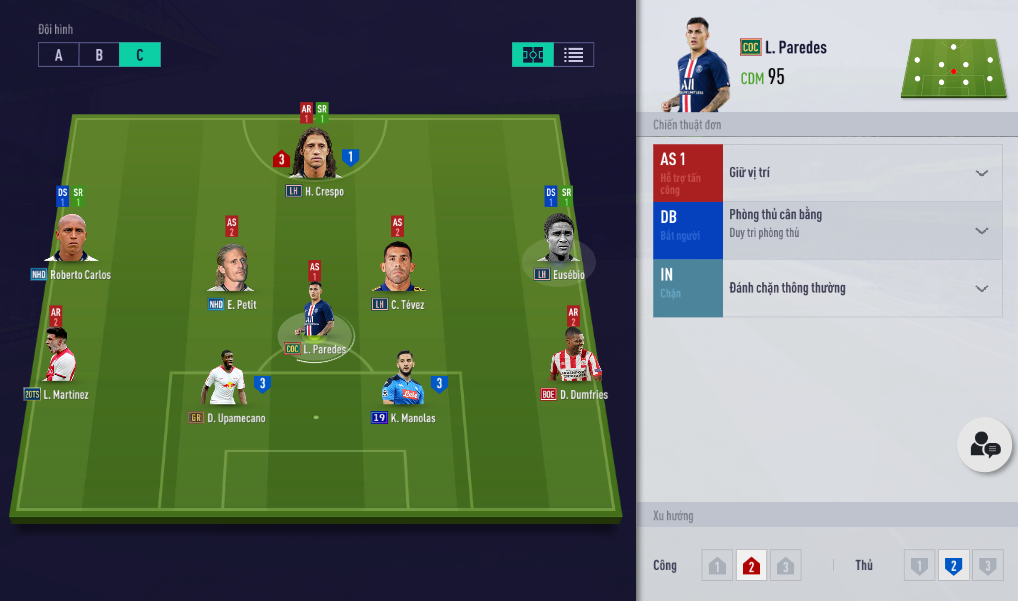Set attack tendency to level 3
Image resolution: width=1018 pixels, height=601 pixels.
click(786, 567)
